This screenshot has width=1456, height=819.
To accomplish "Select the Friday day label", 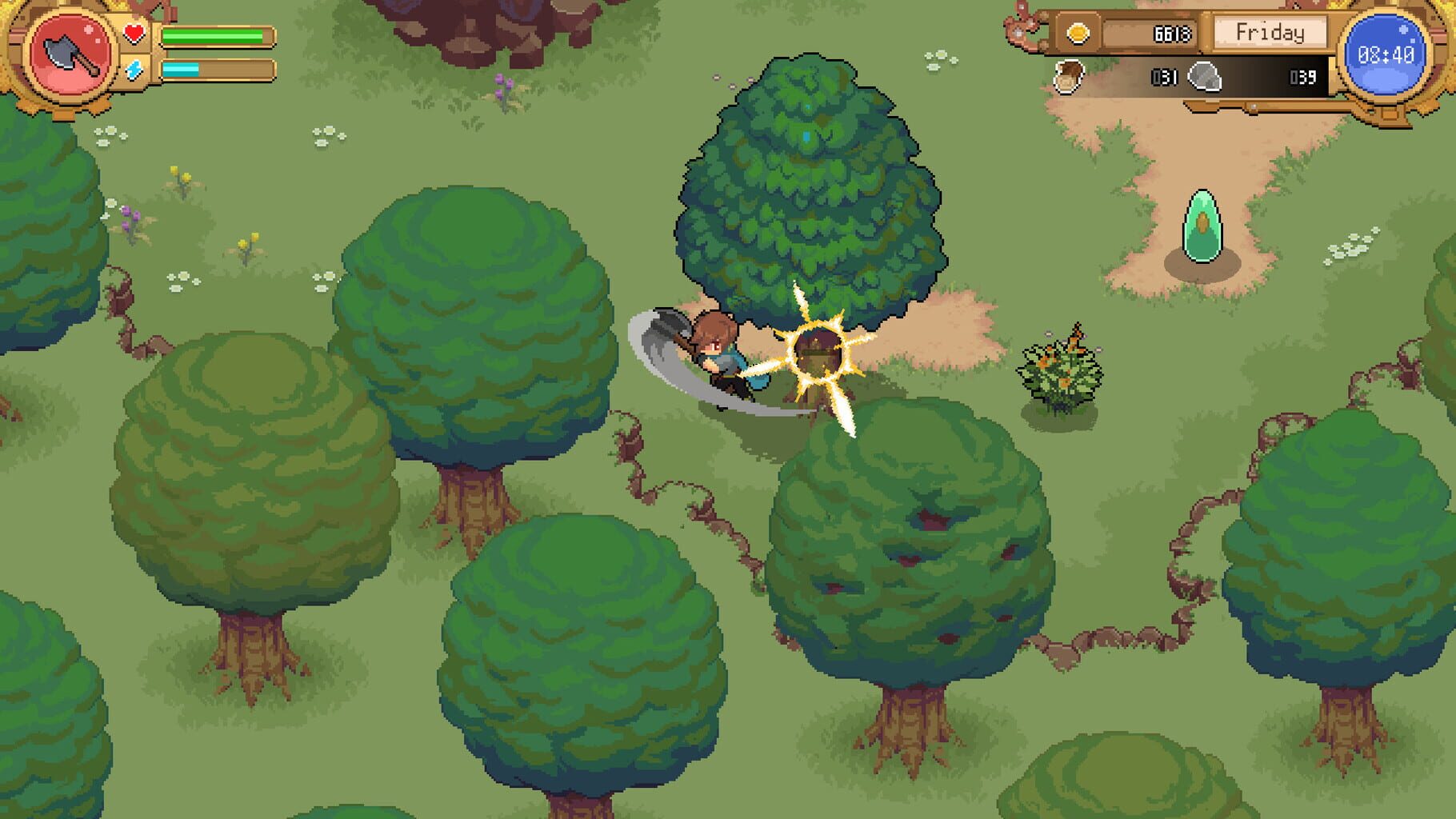I will [1272, 34].
